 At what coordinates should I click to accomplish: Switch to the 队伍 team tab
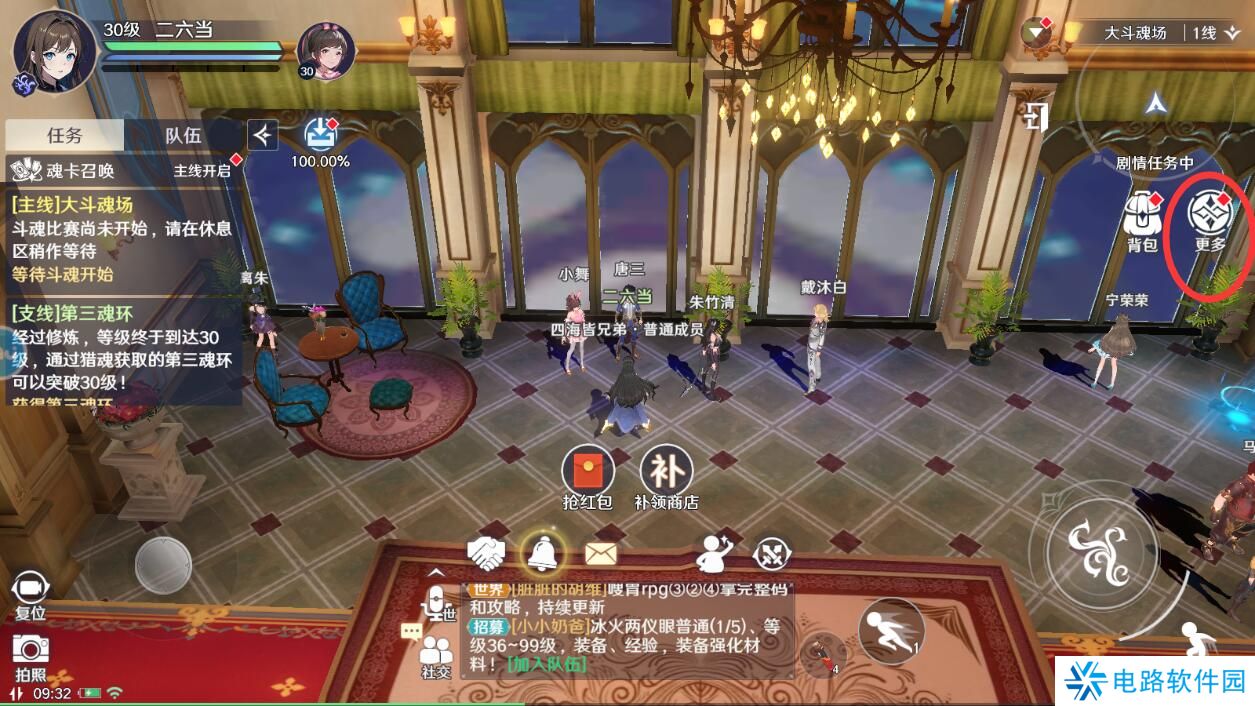[183, 135]
